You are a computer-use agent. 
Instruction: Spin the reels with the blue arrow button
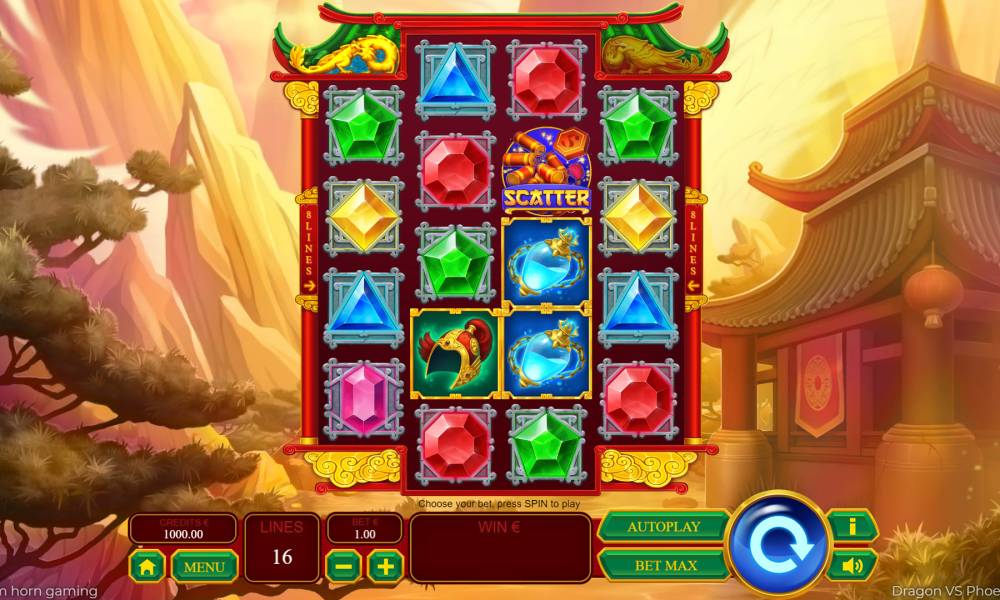pyautogui.click(x=779, y=544)
